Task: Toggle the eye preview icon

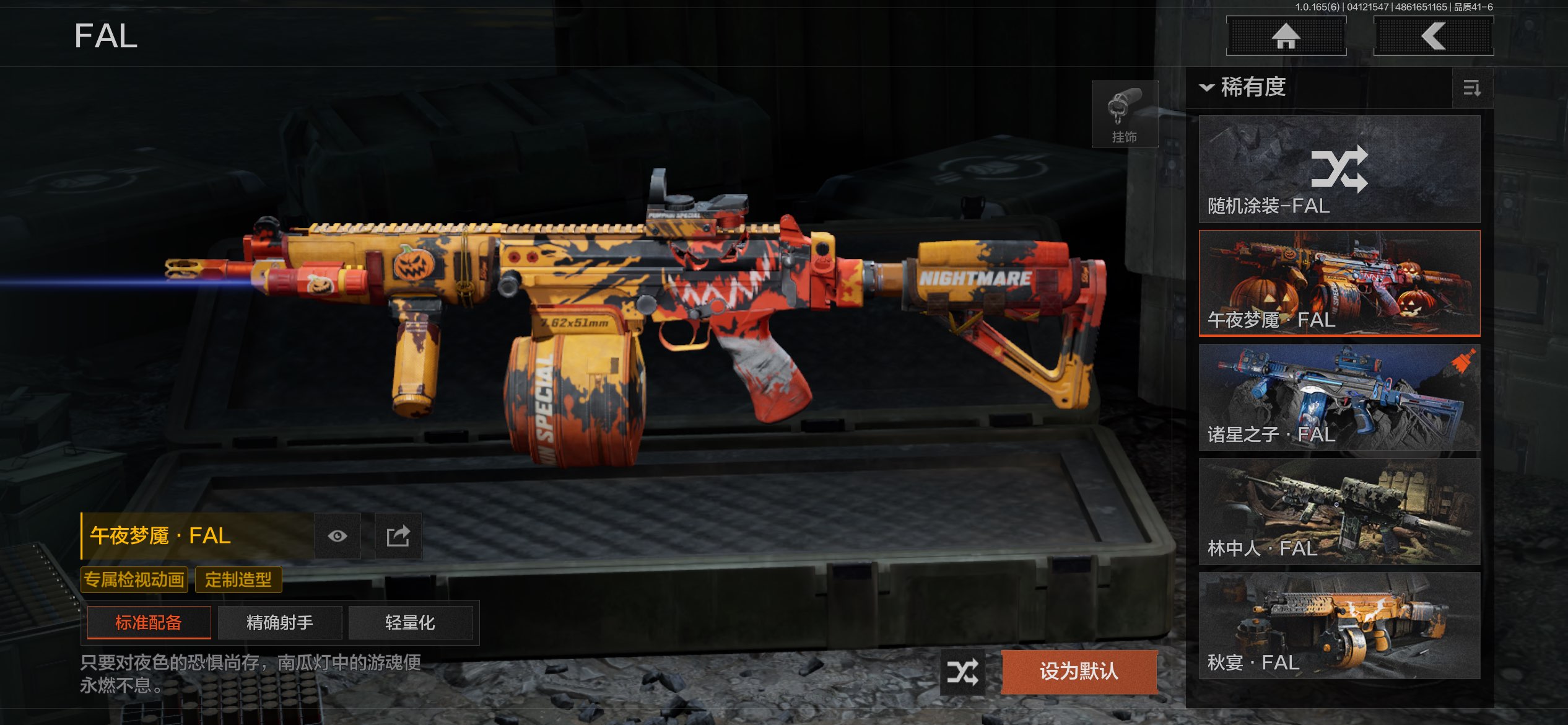Action: point(338,536)
